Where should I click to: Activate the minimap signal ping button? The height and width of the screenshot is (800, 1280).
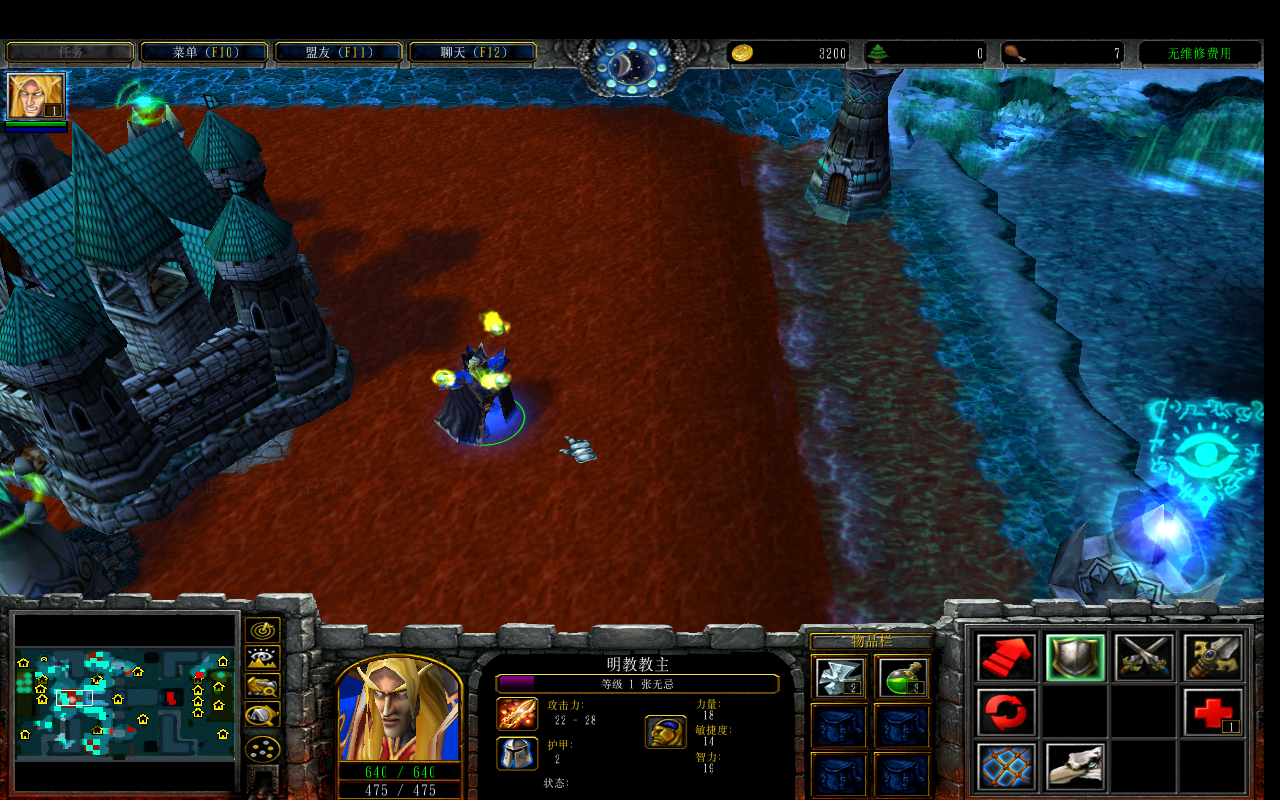tap(262, 630)
